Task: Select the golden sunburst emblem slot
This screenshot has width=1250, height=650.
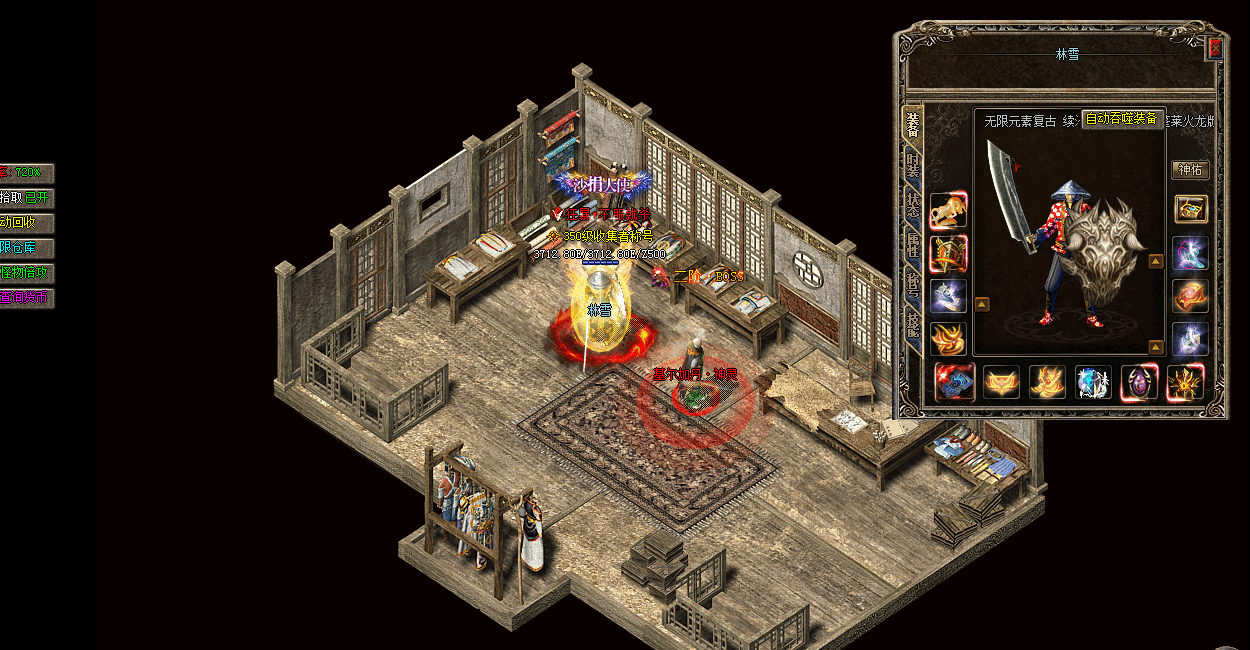Action: coord(1185,382)
